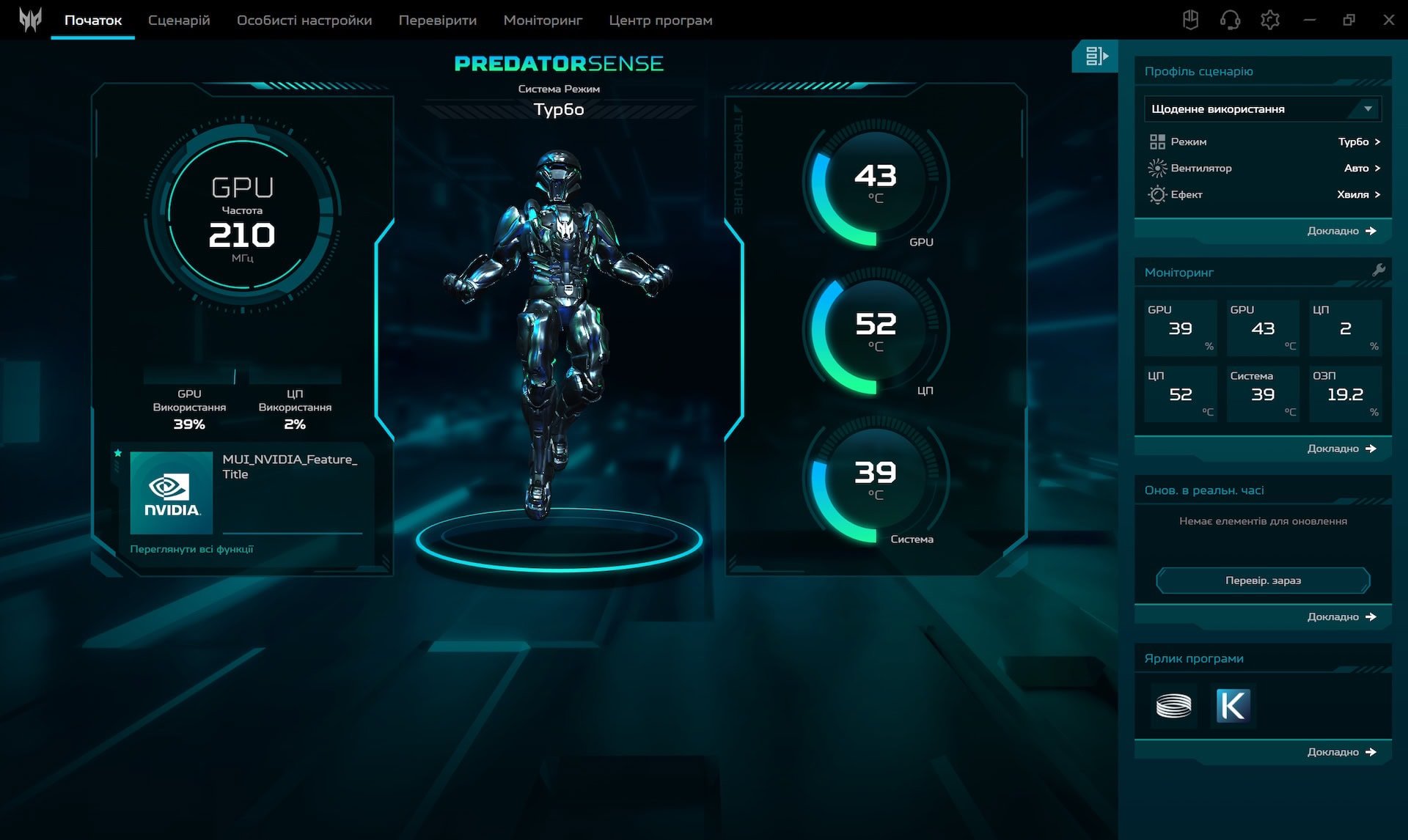Click the Ефект lighting icon
This screenshot has width=1408, height=840.
[x=1159, y=194]
